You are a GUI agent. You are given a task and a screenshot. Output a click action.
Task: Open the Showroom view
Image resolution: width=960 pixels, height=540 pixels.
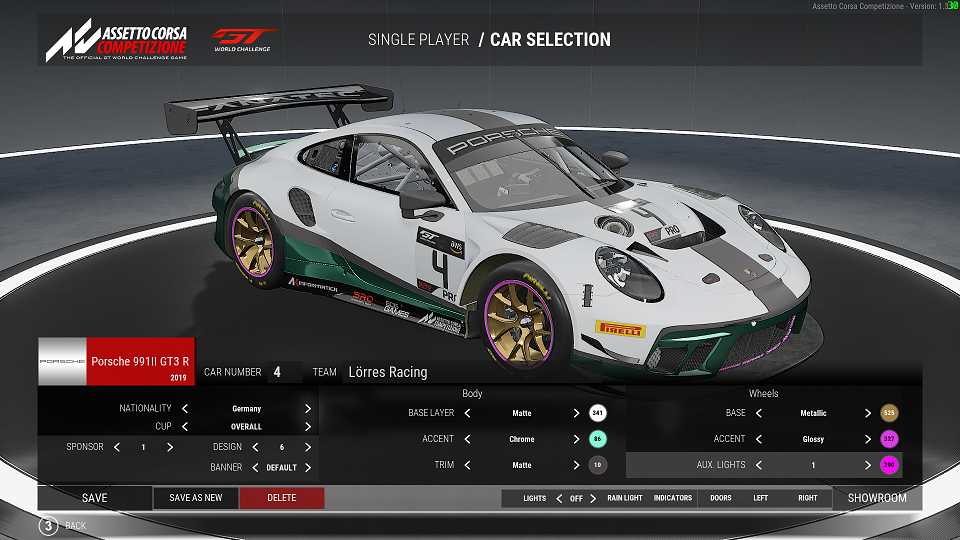pos(877,498)
